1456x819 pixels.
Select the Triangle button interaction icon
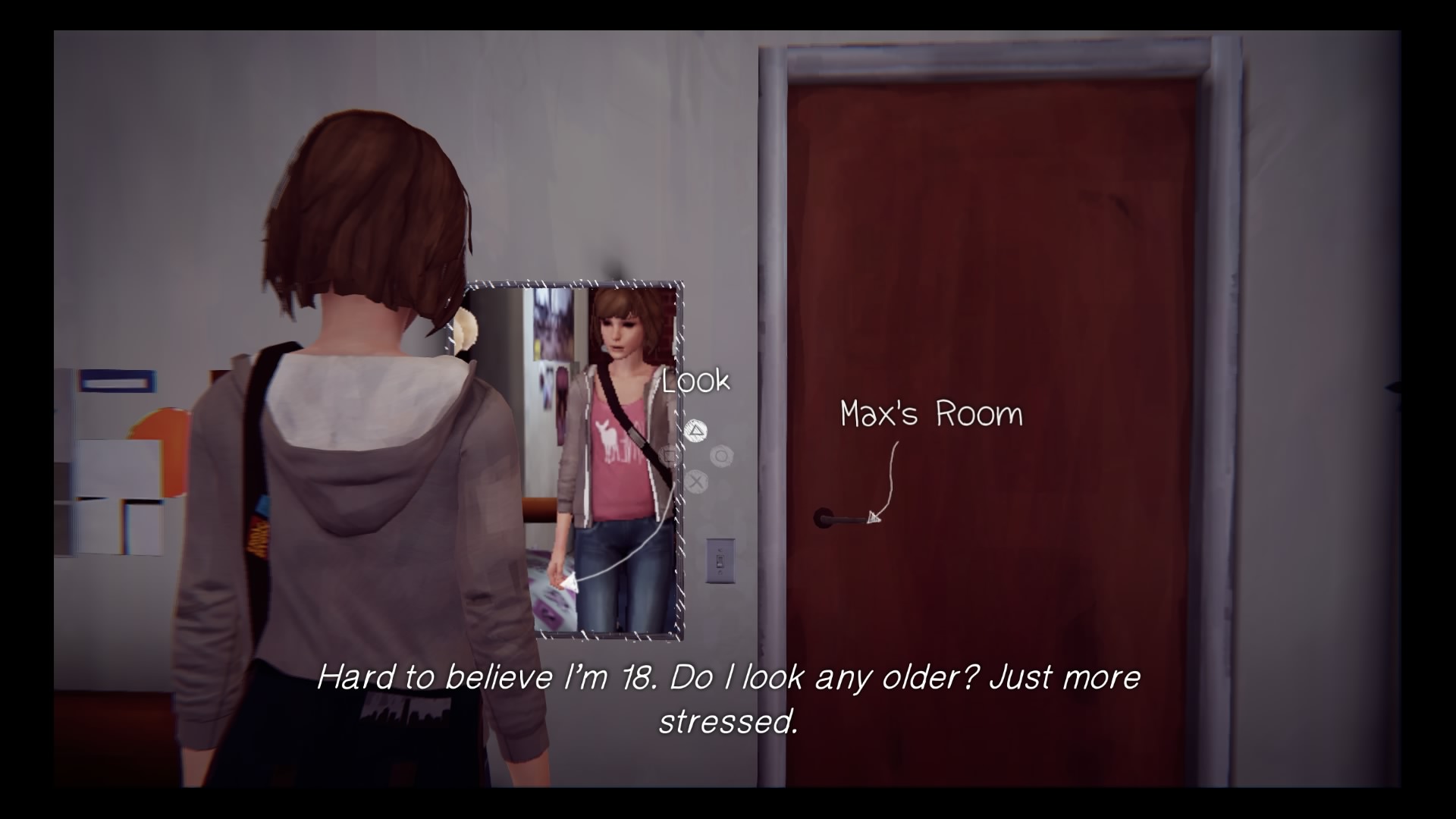pyautogui.click(x=695, y=430)
